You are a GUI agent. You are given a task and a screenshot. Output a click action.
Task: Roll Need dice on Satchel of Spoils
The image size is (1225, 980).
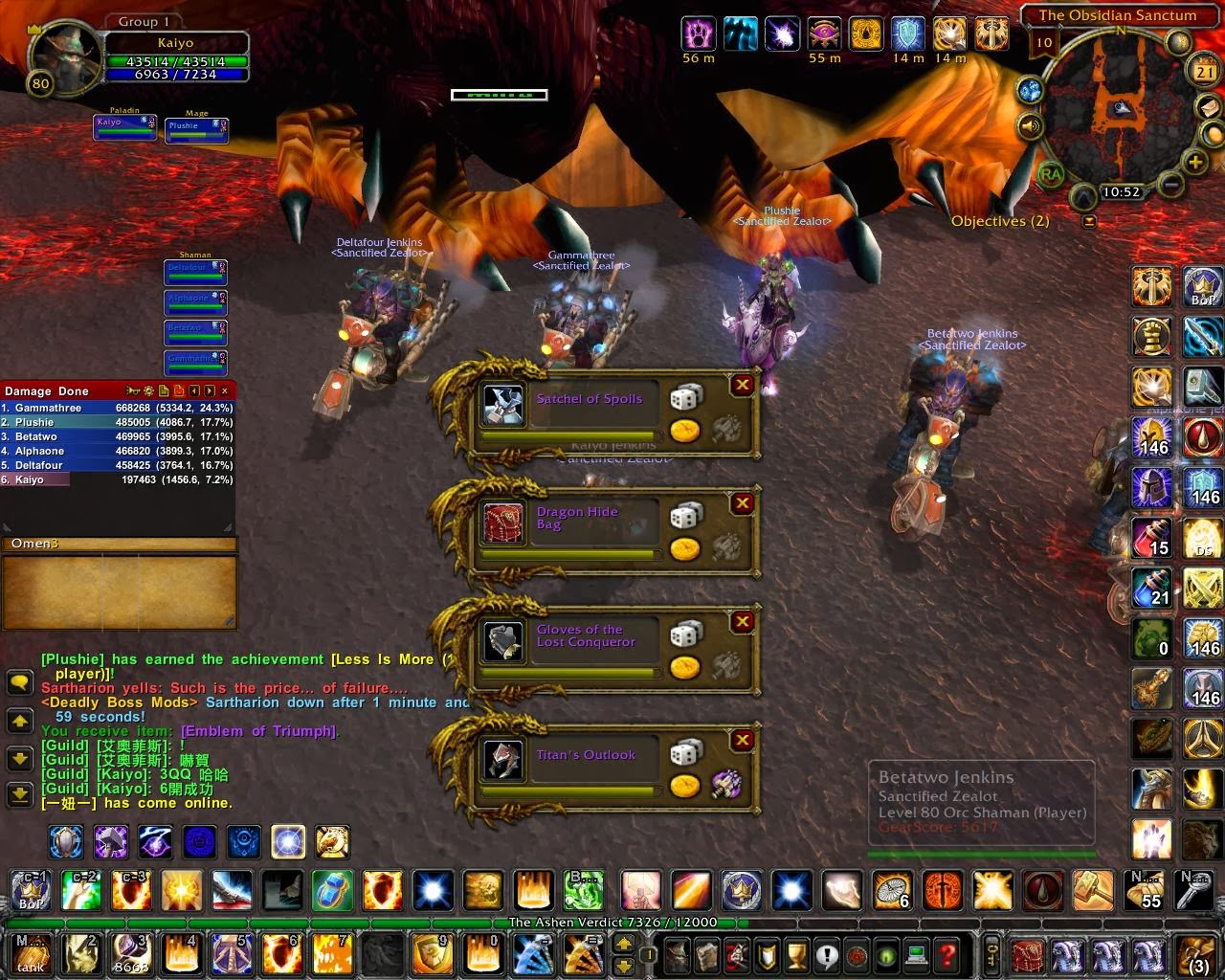coord(685,393)
